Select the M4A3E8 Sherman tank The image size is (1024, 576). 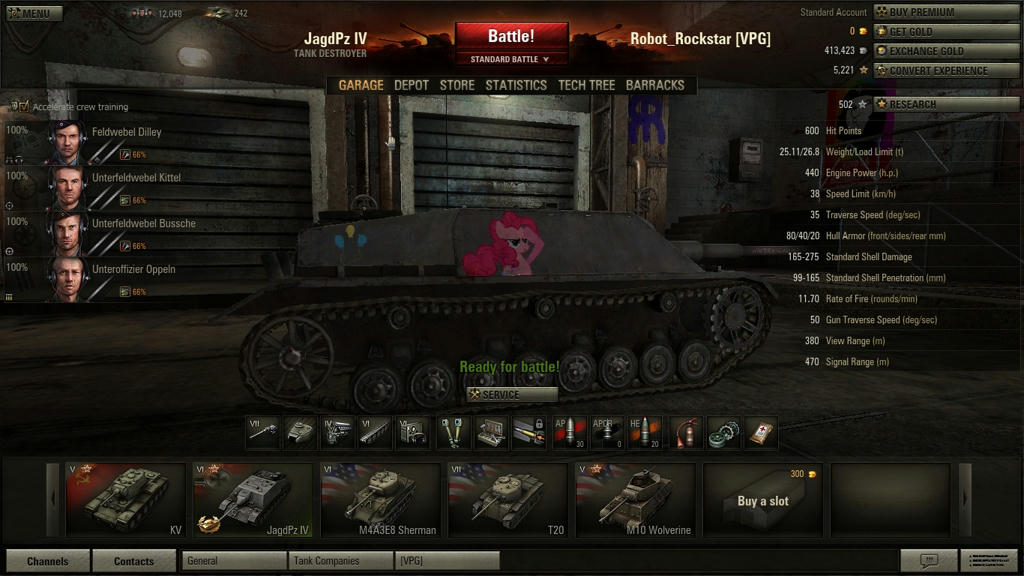(x=380, y=499)
